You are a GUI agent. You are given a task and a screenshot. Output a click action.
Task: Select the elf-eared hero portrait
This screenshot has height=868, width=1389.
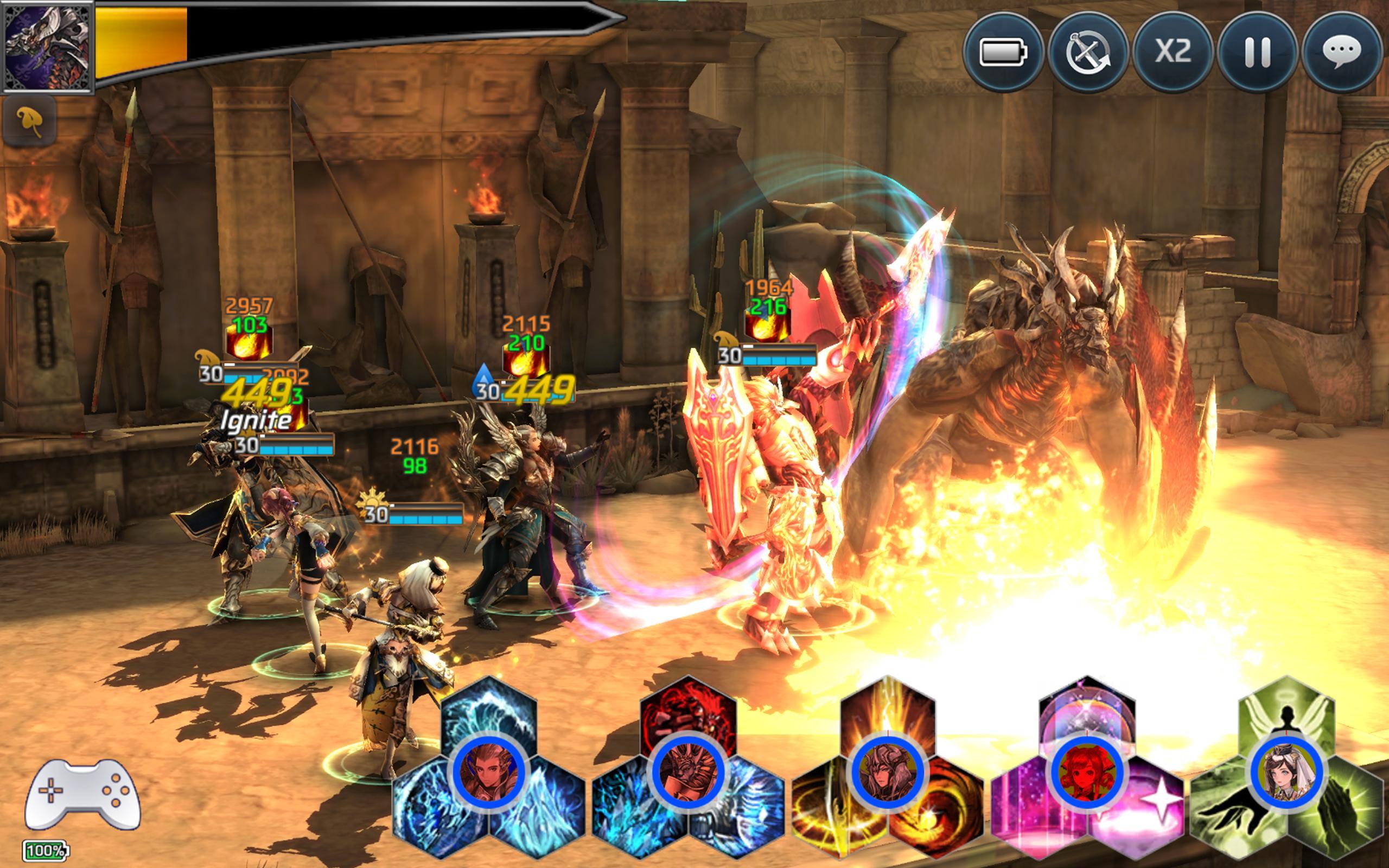coord(489,772)
